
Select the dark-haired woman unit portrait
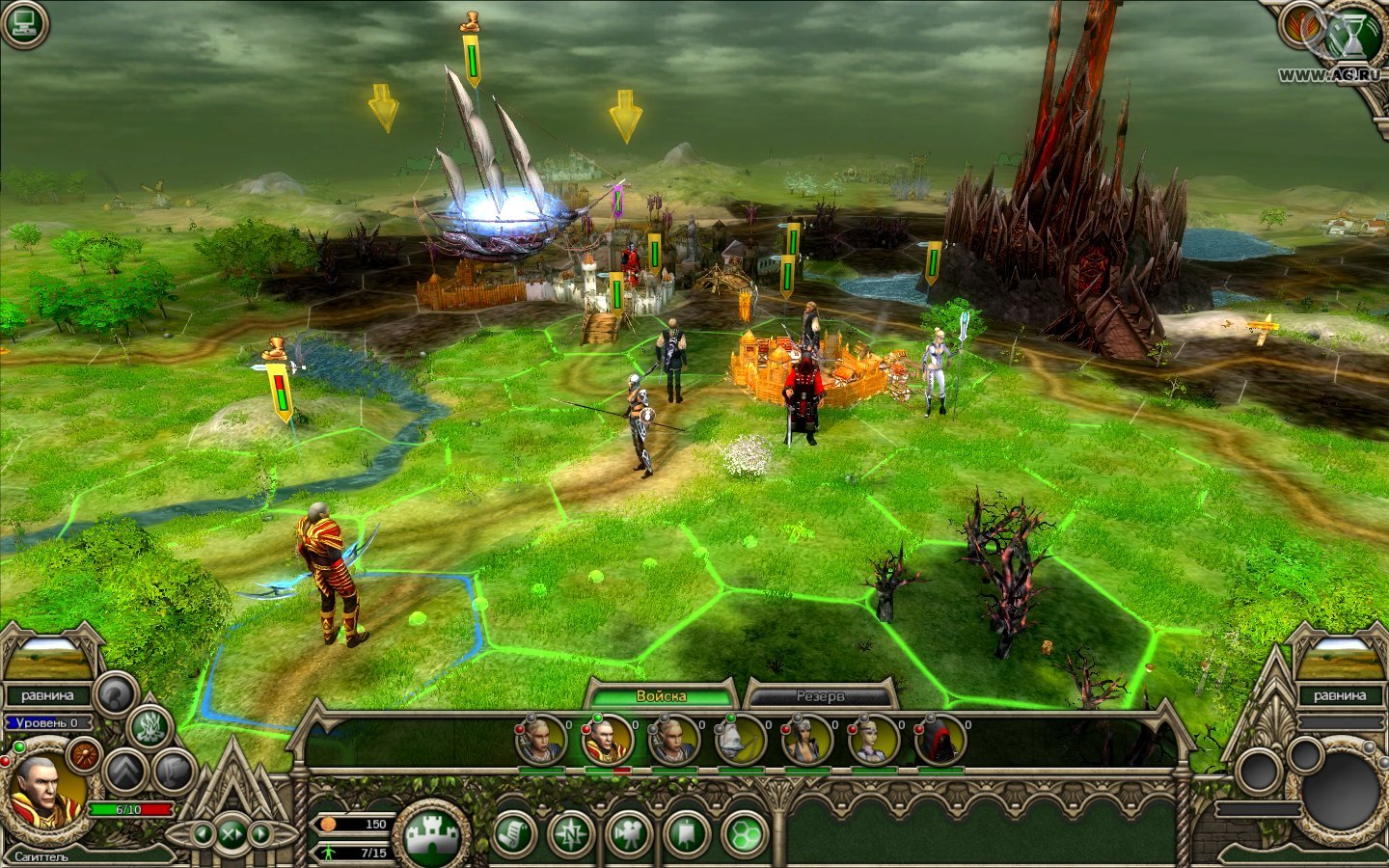805,742
